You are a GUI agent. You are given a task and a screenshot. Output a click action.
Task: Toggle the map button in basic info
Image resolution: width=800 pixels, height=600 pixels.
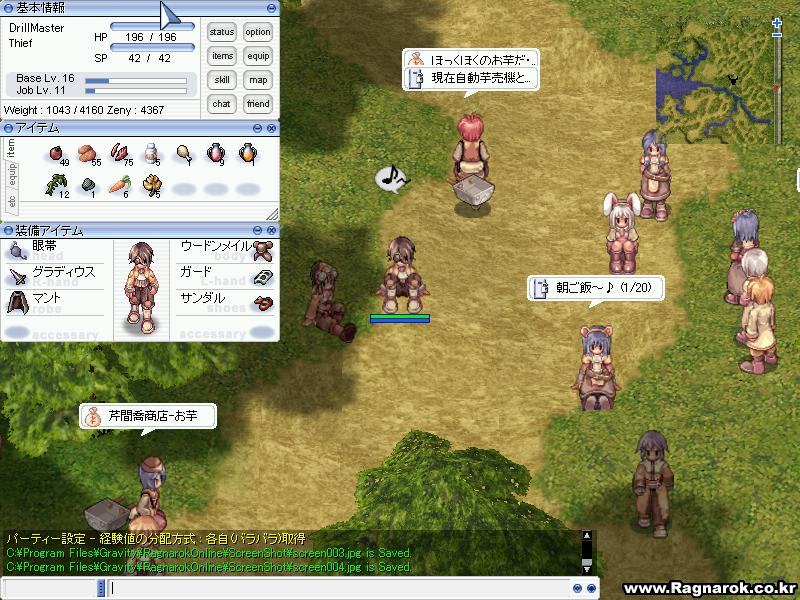click(258, 80)
